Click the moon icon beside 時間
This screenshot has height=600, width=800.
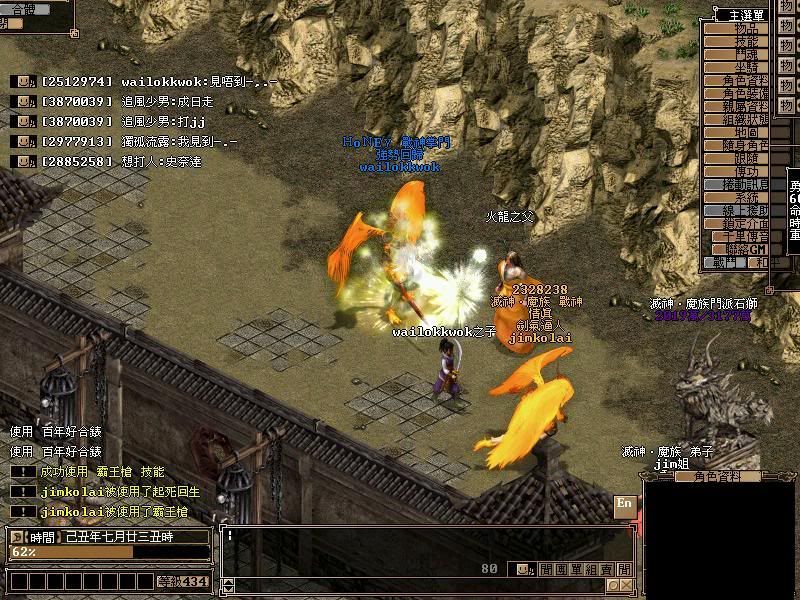pos(17,537)
